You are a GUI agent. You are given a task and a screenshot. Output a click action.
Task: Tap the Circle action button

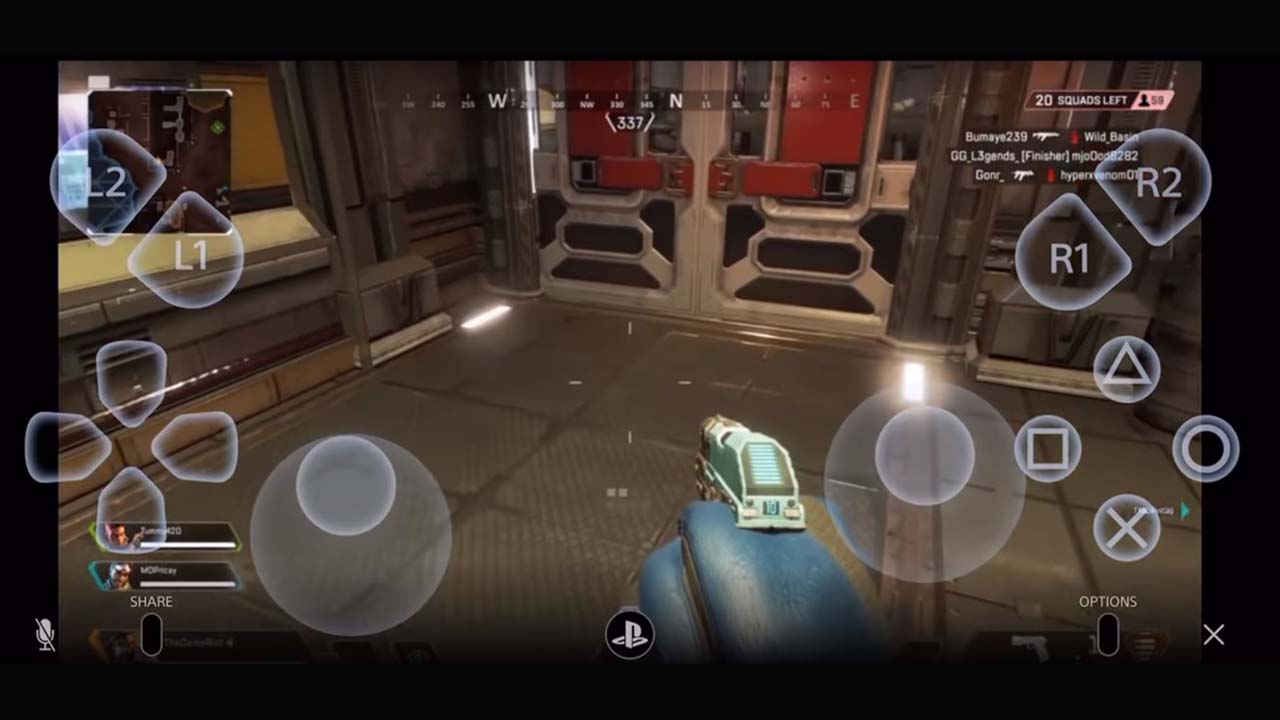pyautogui.click(x=1207, y=449)
